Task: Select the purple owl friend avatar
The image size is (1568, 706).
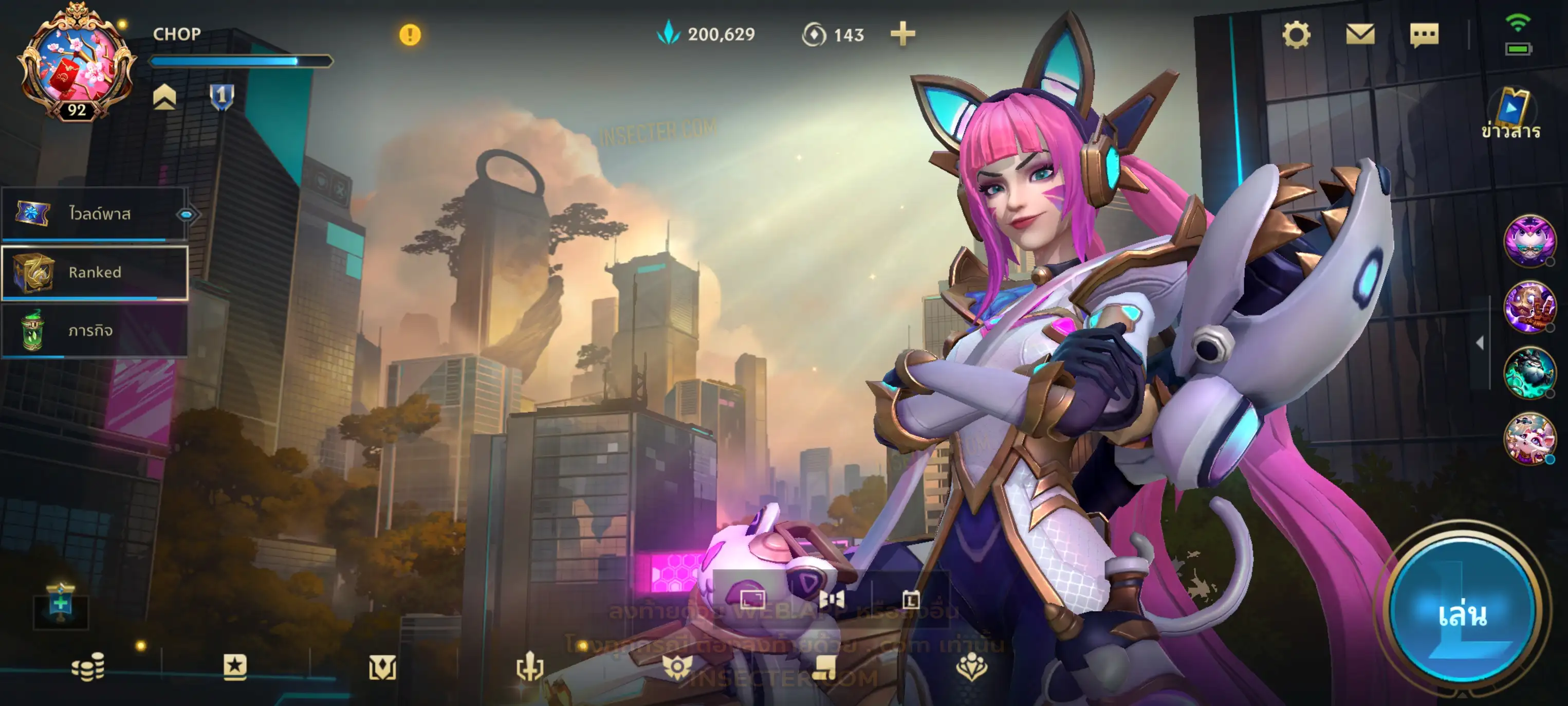Action: coord(1529,240)
